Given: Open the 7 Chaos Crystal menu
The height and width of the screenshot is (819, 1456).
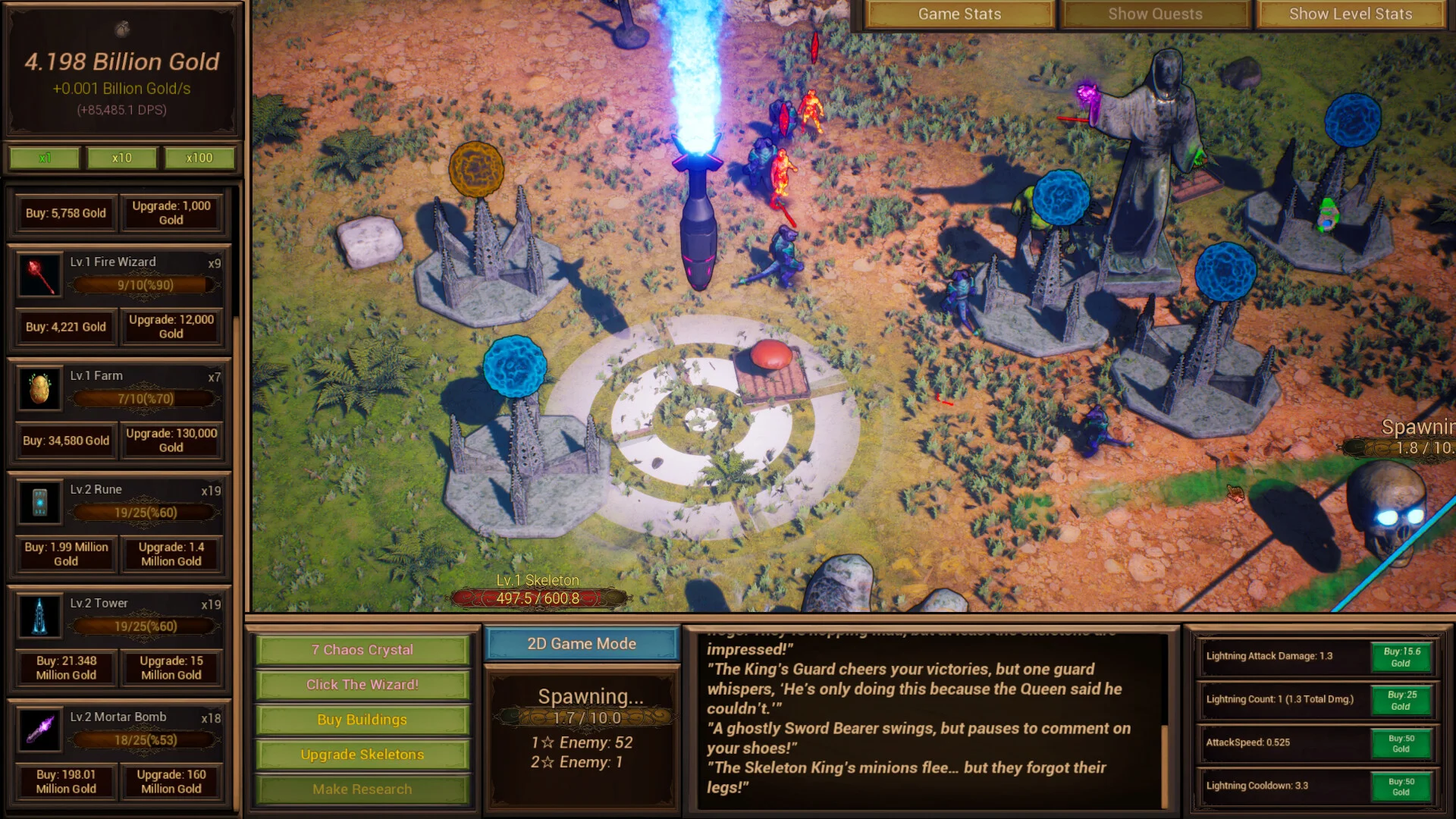Looking at the screenshot, I should pos(362,650).
